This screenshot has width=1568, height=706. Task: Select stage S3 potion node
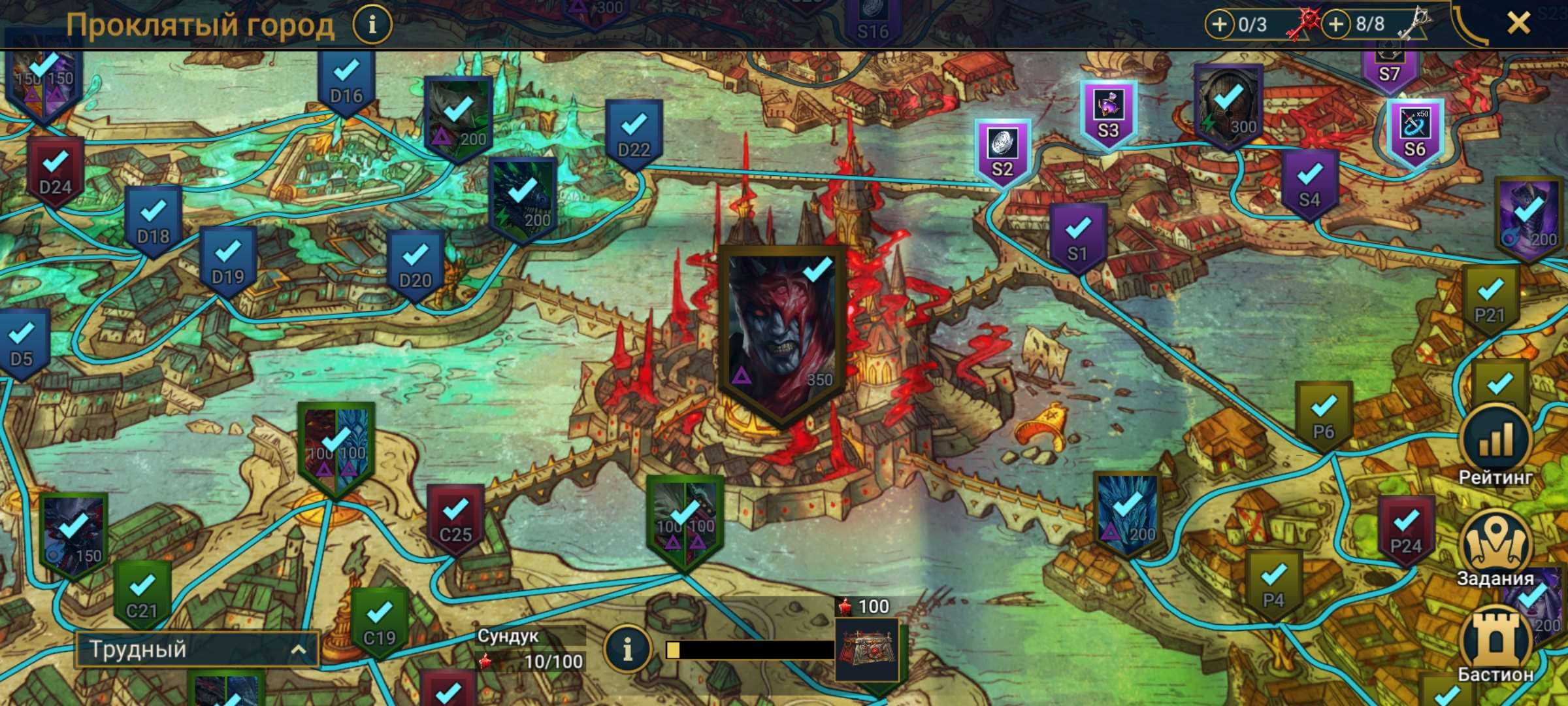pos(1108,116)
